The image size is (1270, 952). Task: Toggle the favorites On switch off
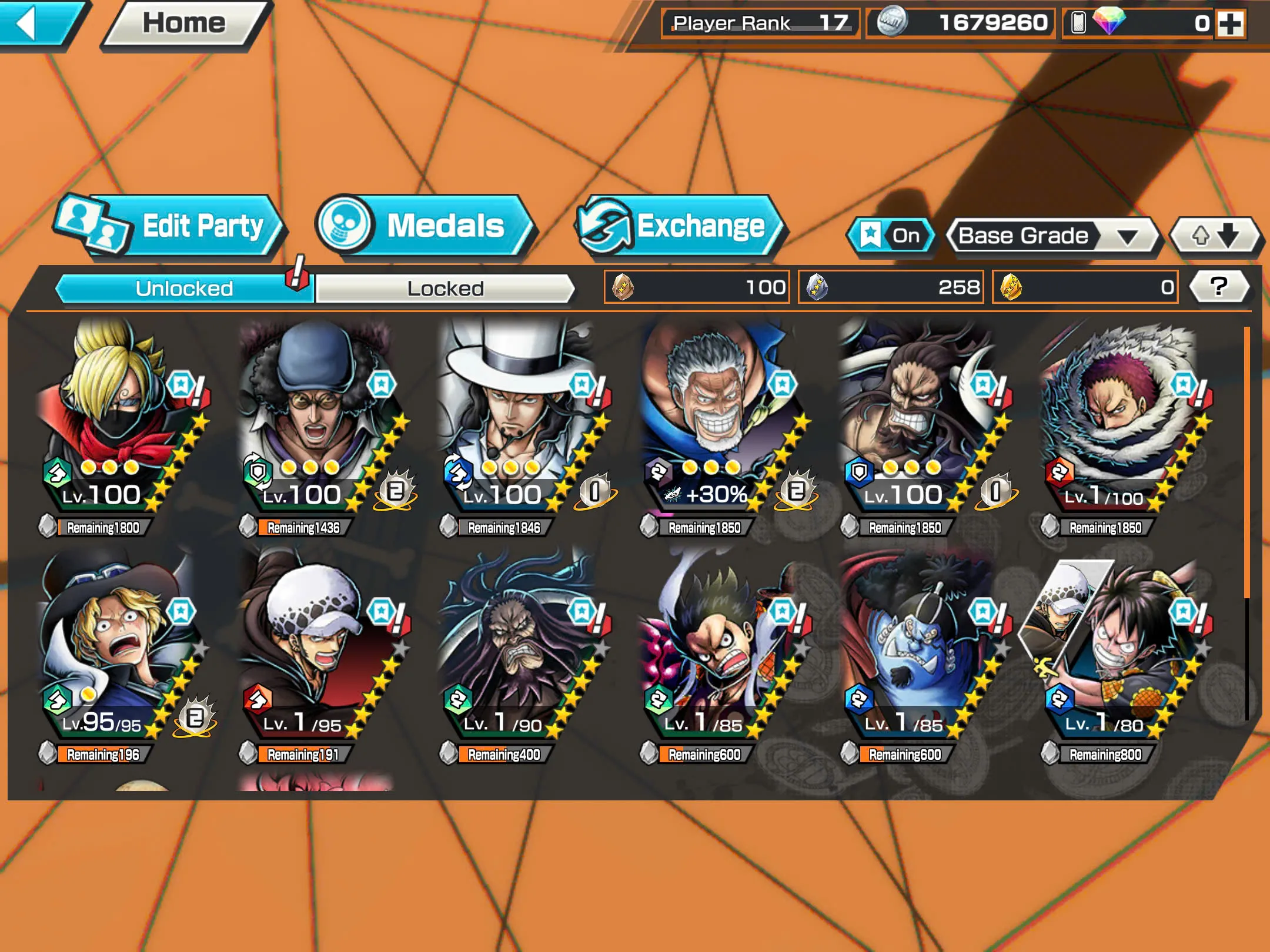892,235
